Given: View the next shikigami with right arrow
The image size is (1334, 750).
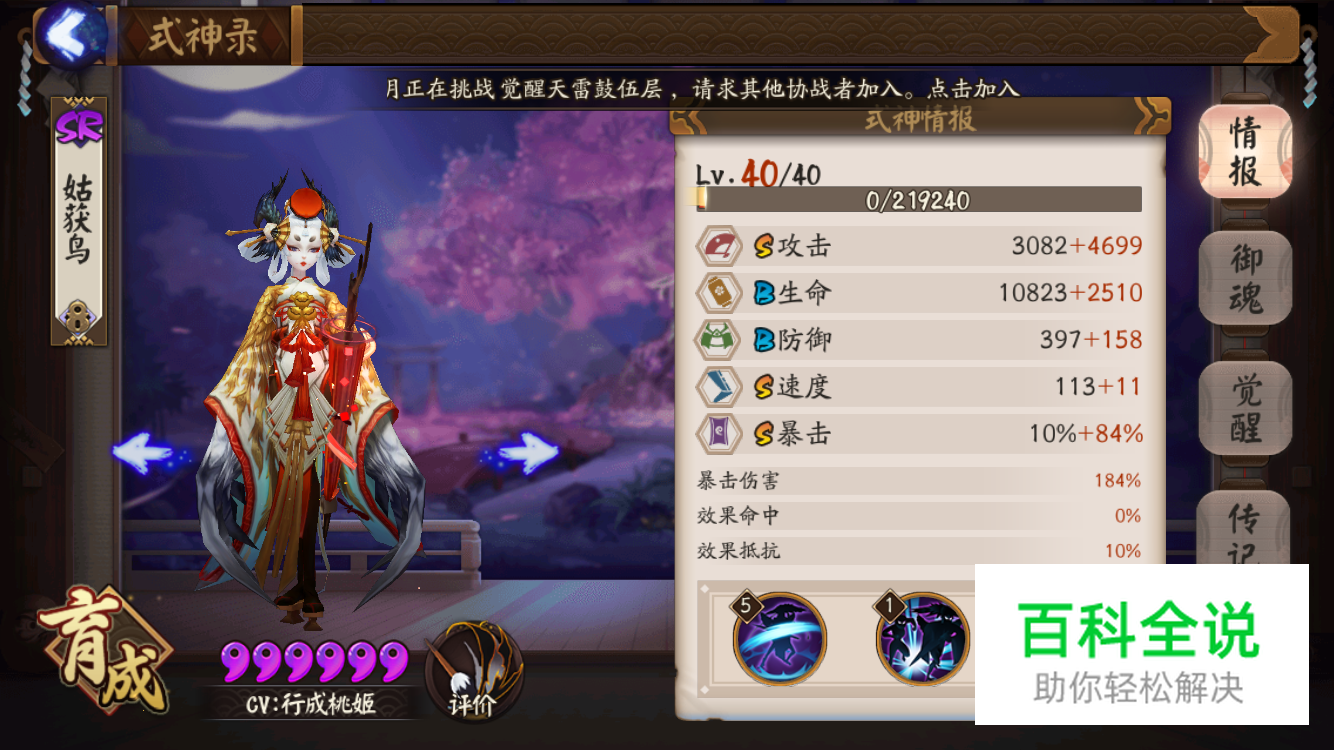Looking at the screenshot, I should pyautogui.click(x=525, y=454).
